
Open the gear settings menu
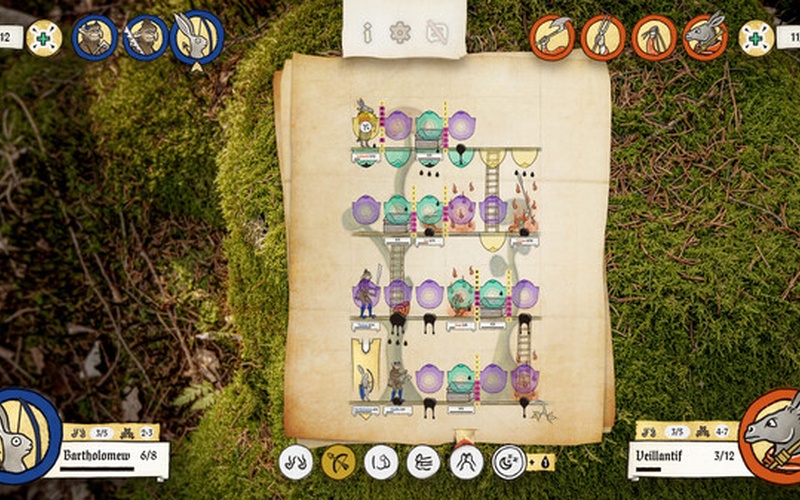[401, 33]
